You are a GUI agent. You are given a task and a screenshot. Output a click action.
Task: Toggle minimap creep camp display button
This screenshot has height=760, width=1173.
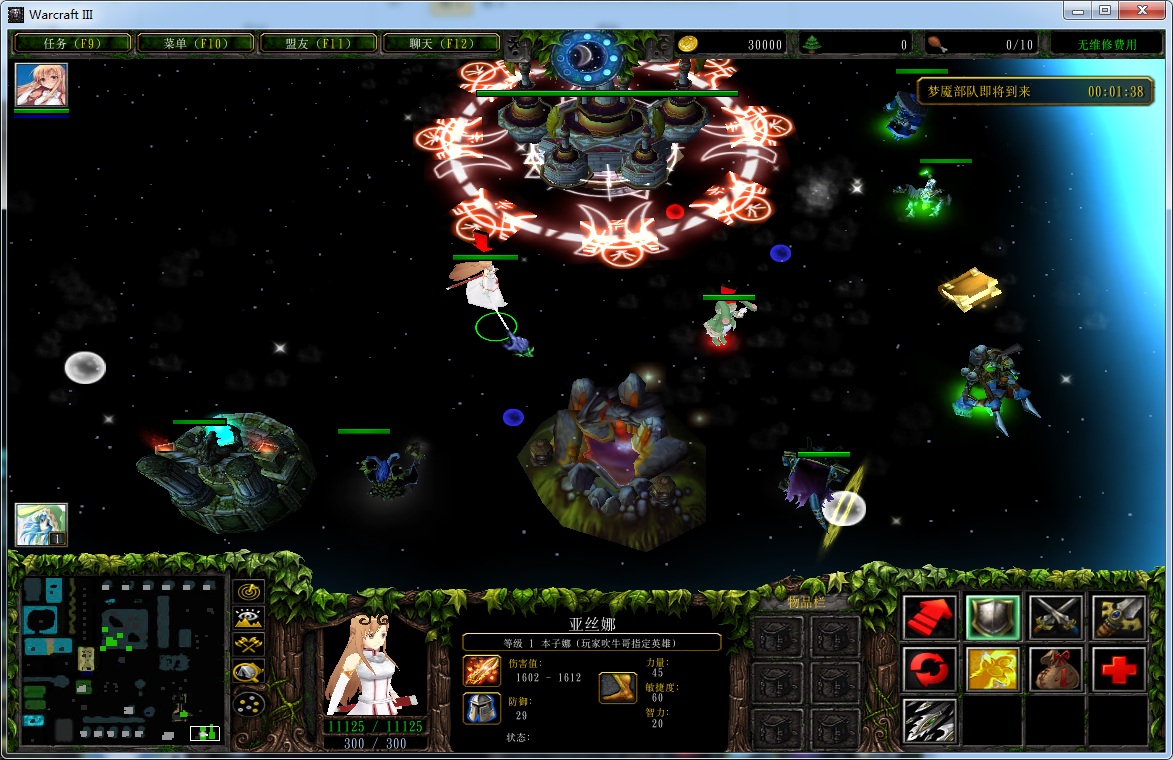click(x=248, y=673)
